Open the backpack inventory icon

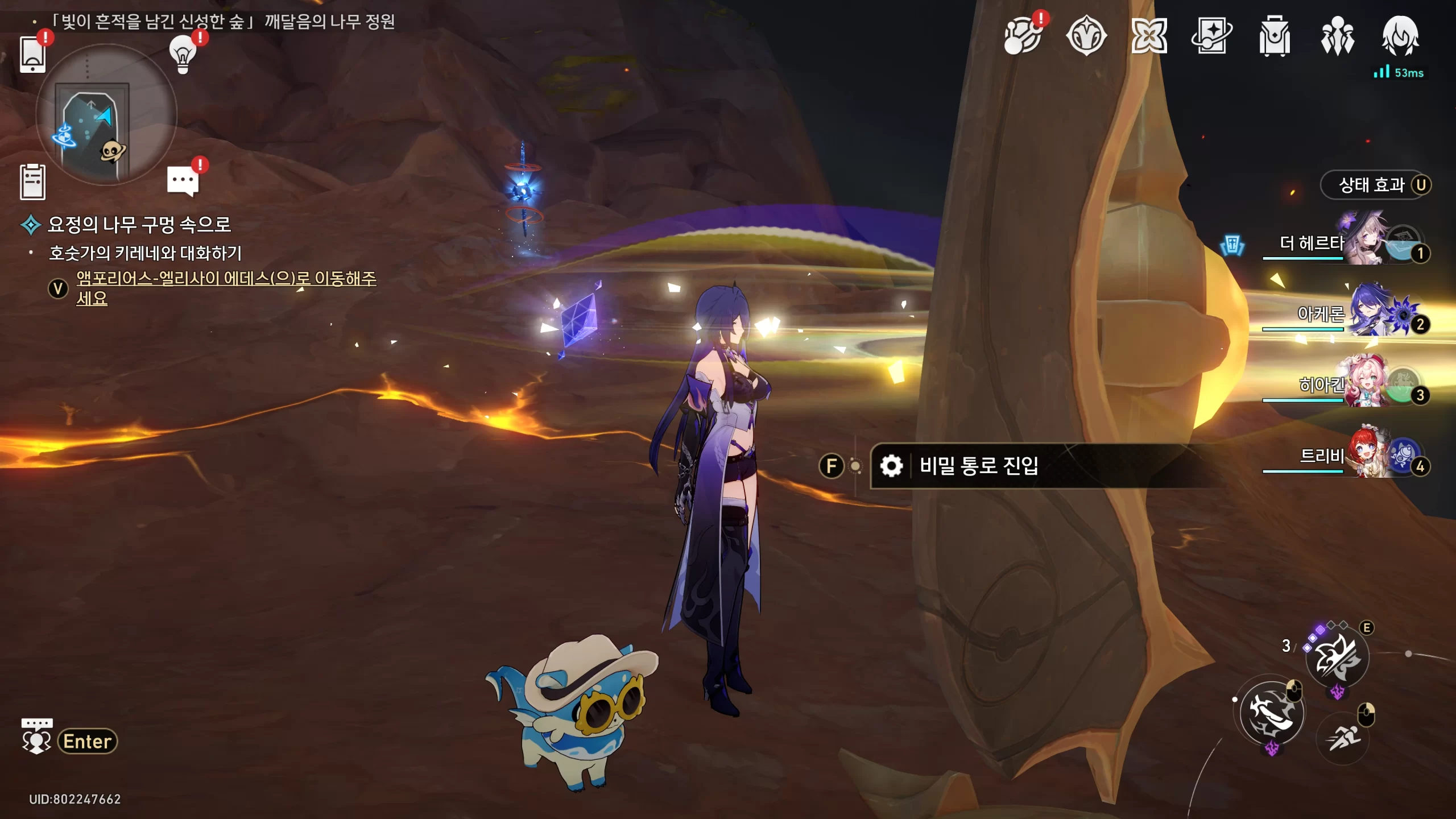tap(1274, 37)
